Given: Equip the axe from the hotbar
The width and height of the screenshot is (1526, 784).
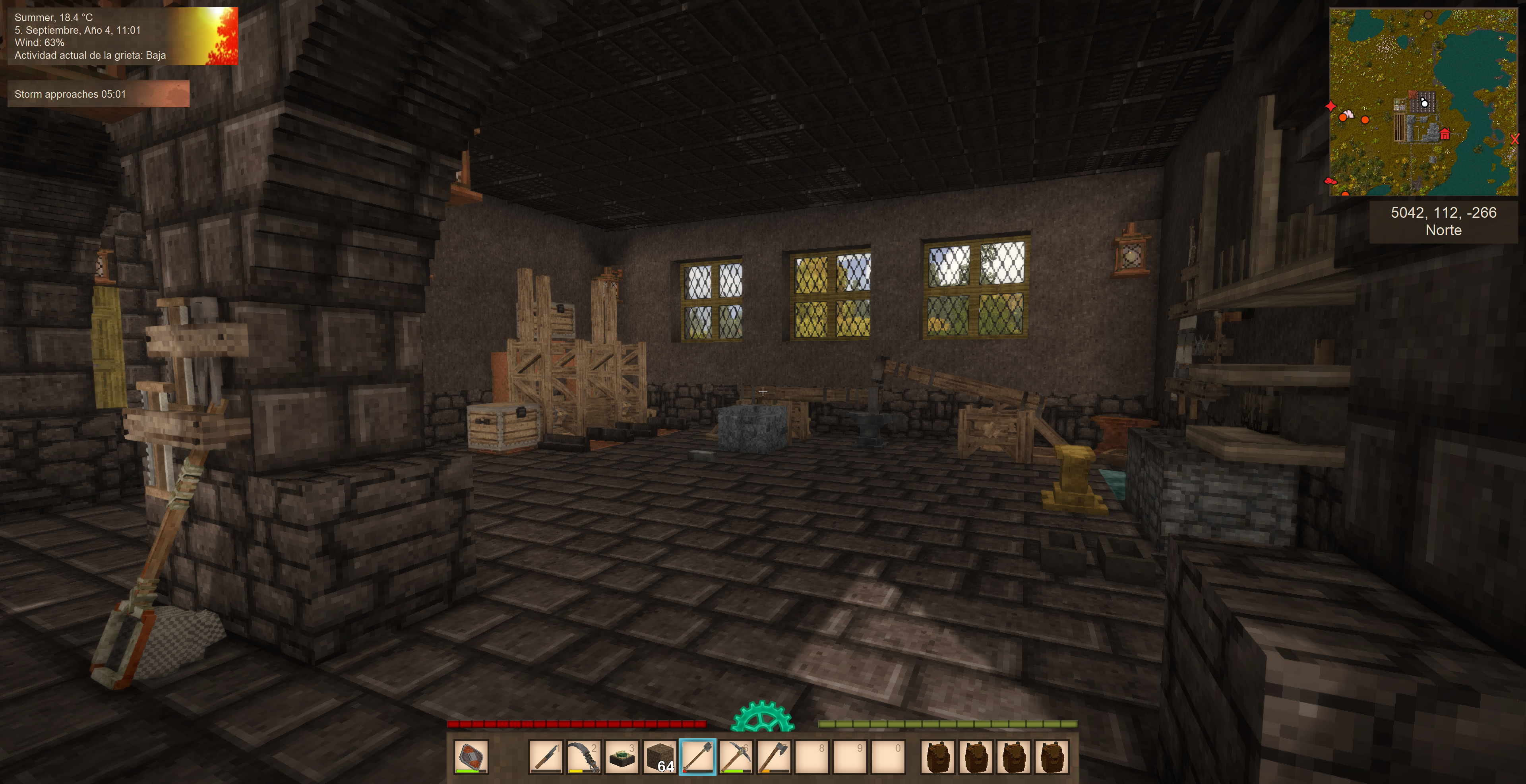Looking at the screenshot, I should click(x=774, y=756).
